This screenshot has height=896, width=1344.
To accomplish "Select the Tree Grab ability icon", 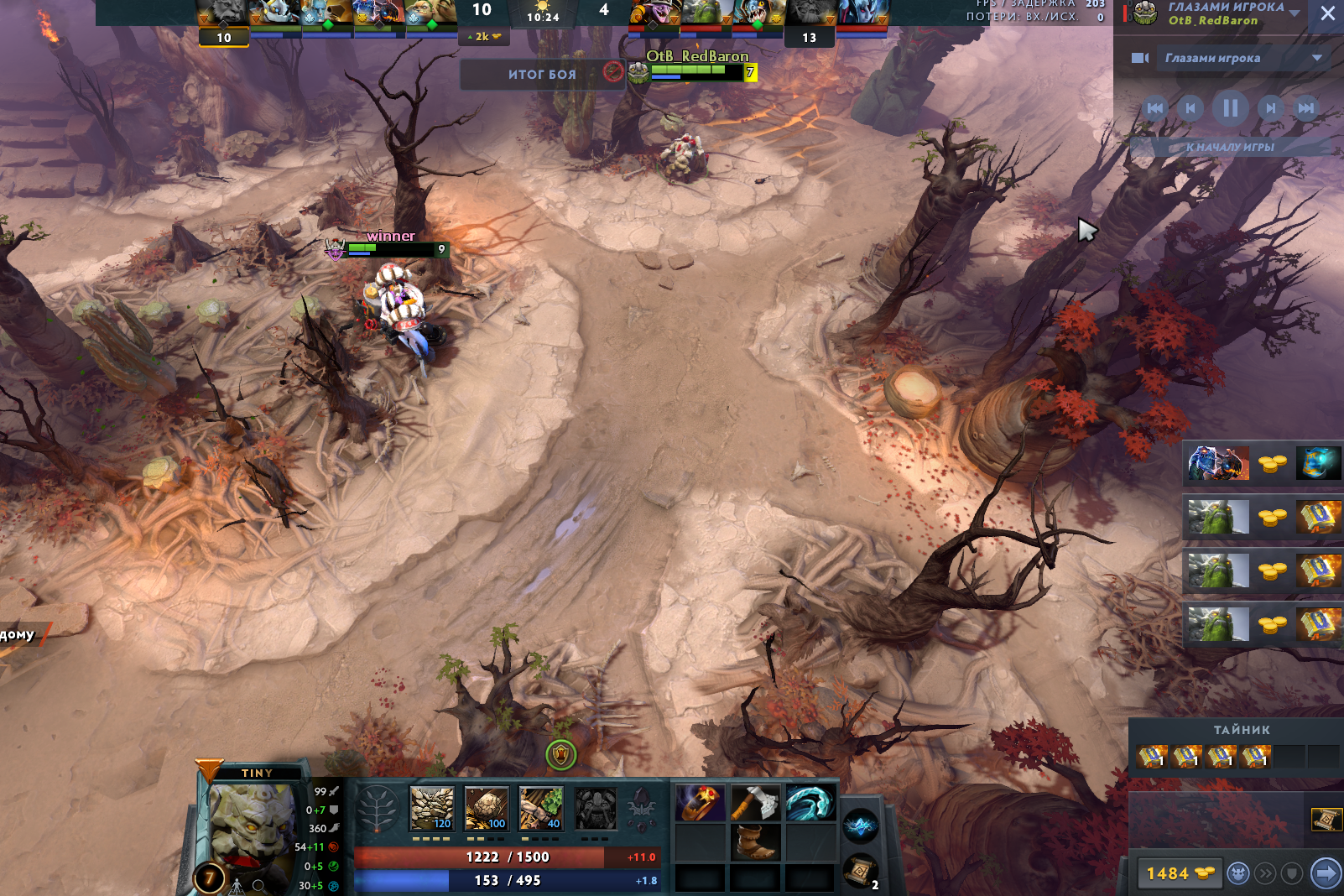I will coord(541,809).
